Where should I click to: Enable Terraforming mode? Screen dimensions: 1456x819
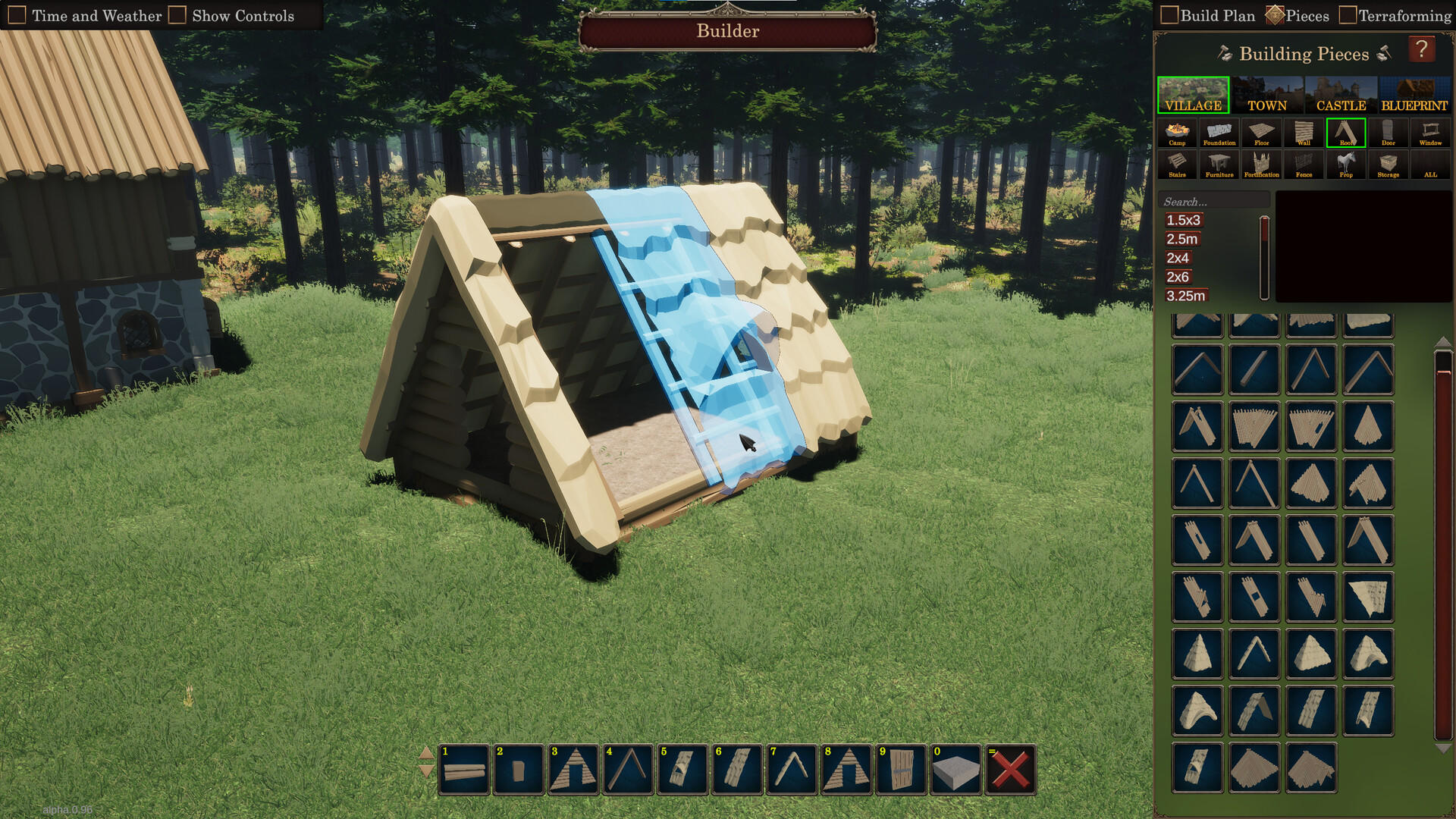pyautogui.click(x=1348, y=14)
